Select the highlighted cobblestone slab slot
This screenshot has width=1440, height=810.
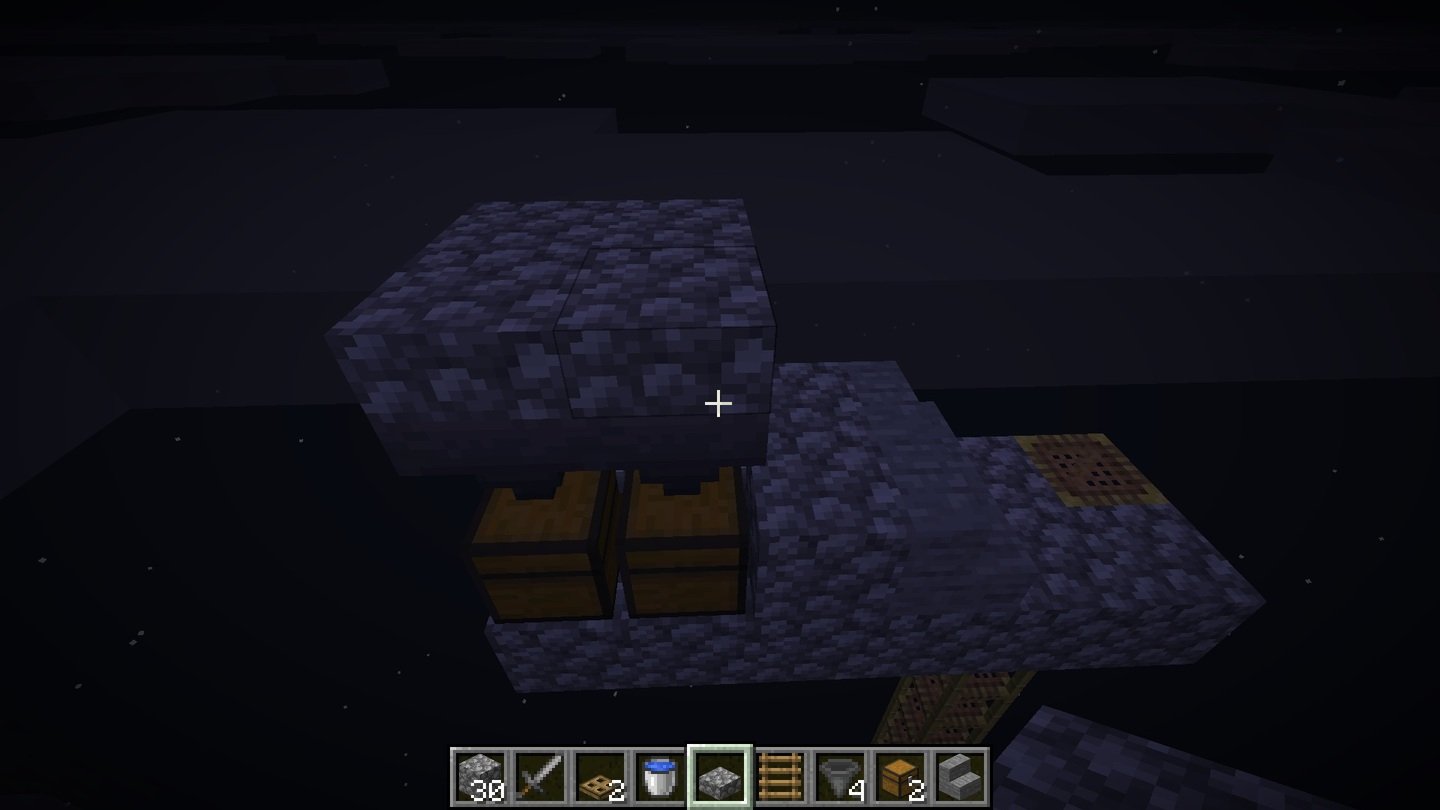click(719, 776)
